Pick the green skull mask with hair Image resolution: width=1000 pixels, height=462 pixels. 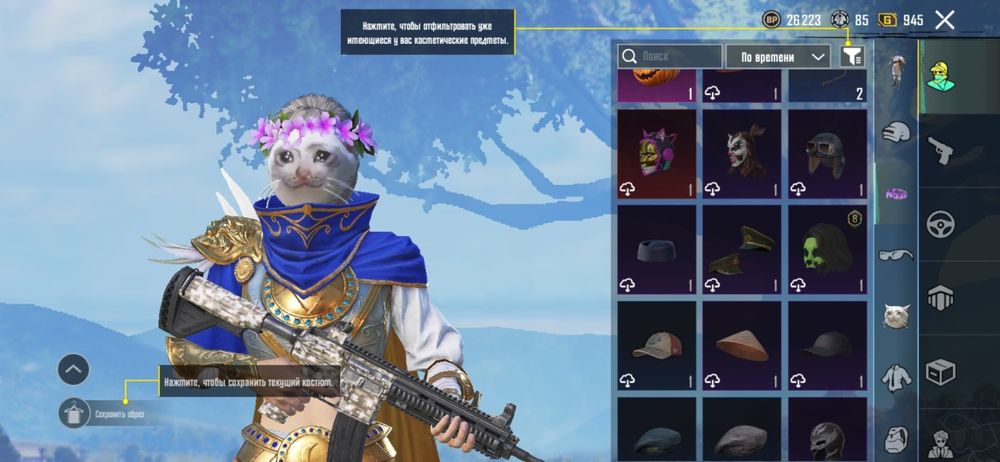pos(827,248)
